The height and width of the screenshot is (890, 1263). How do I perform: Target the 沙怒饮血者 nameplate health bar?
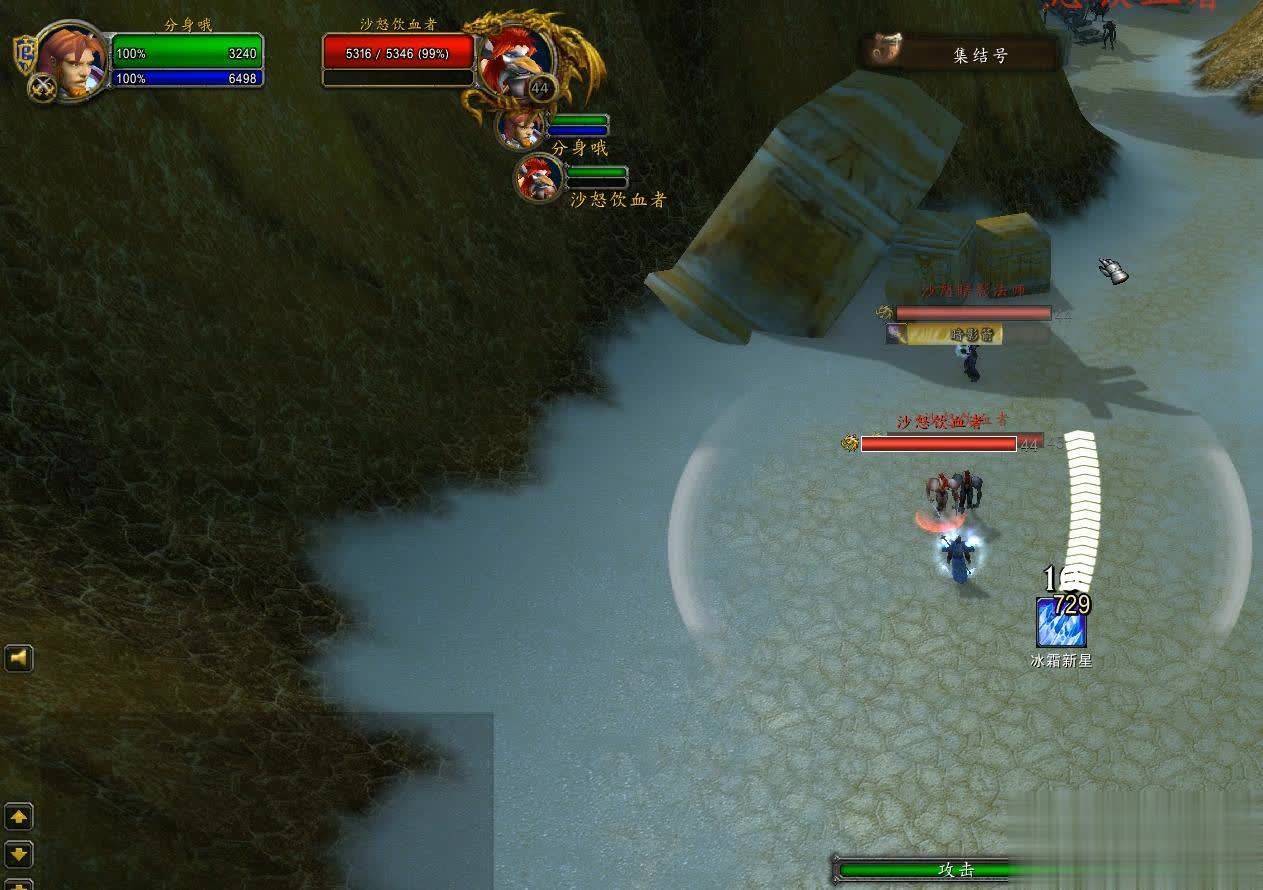[x=938, y=443]
